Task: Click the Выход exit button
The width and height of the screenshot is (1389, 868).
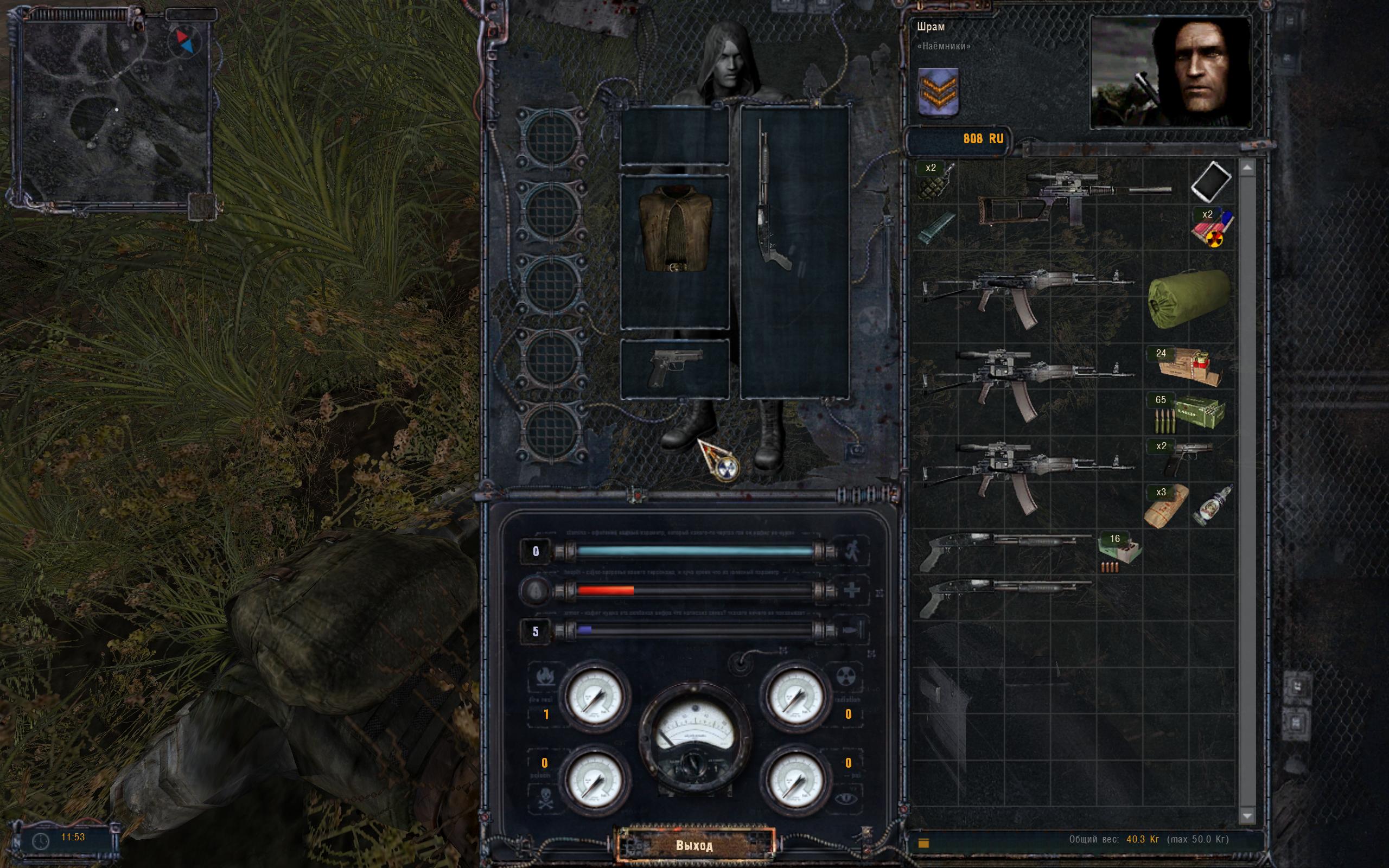Action: point(694,845)
